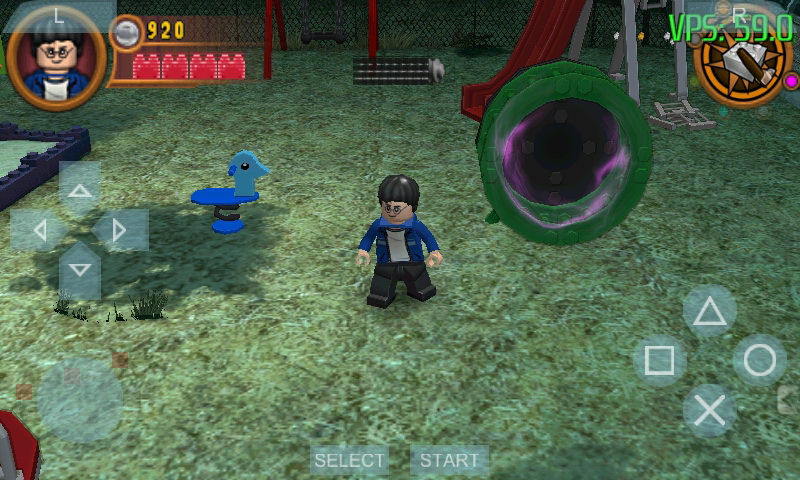This screenshot has width=800, height=480.
Task: Click the SELECT button
Action: point(349,460)
